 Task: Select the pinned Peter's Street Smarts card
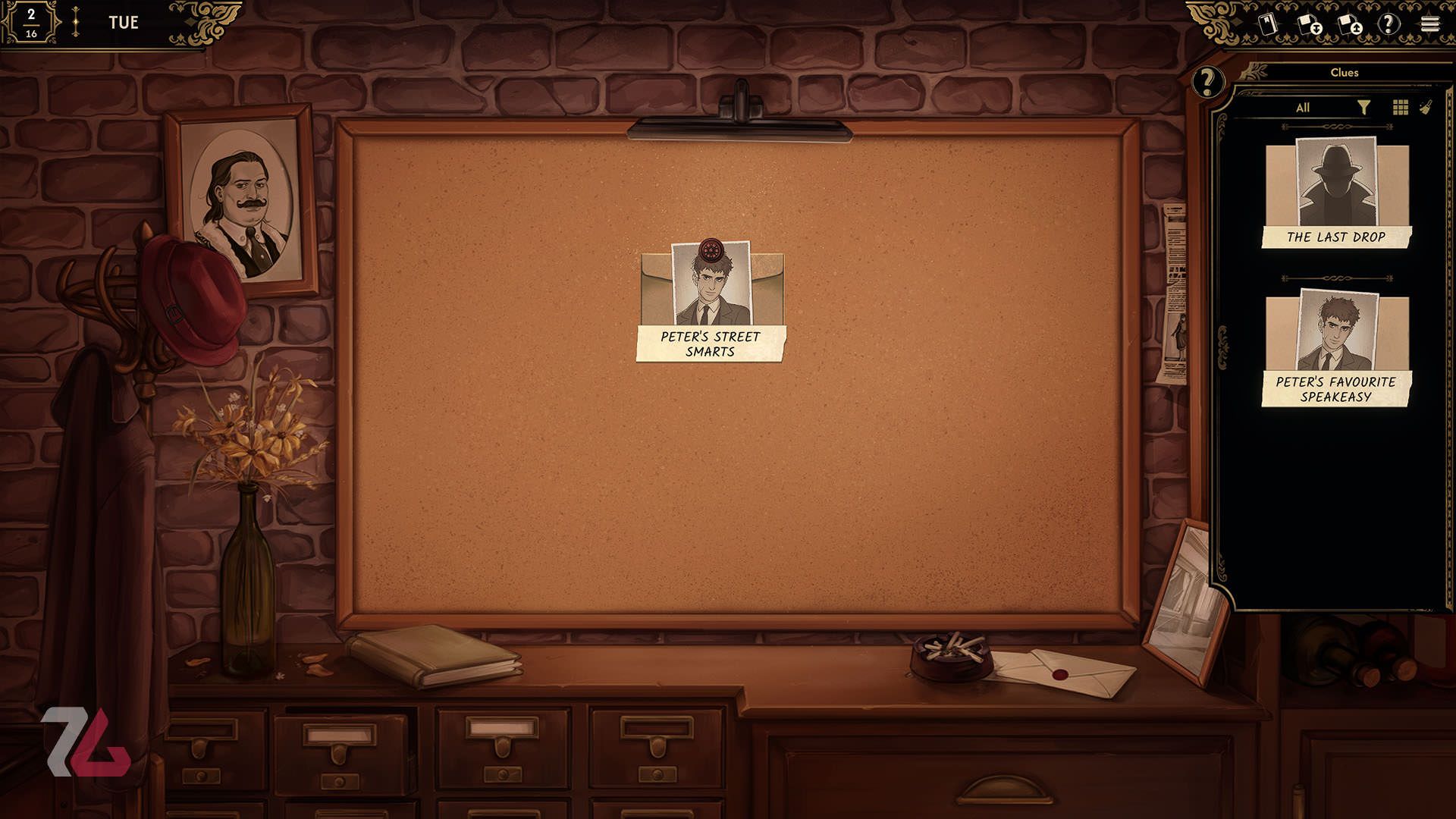click(x=711, y=302)
